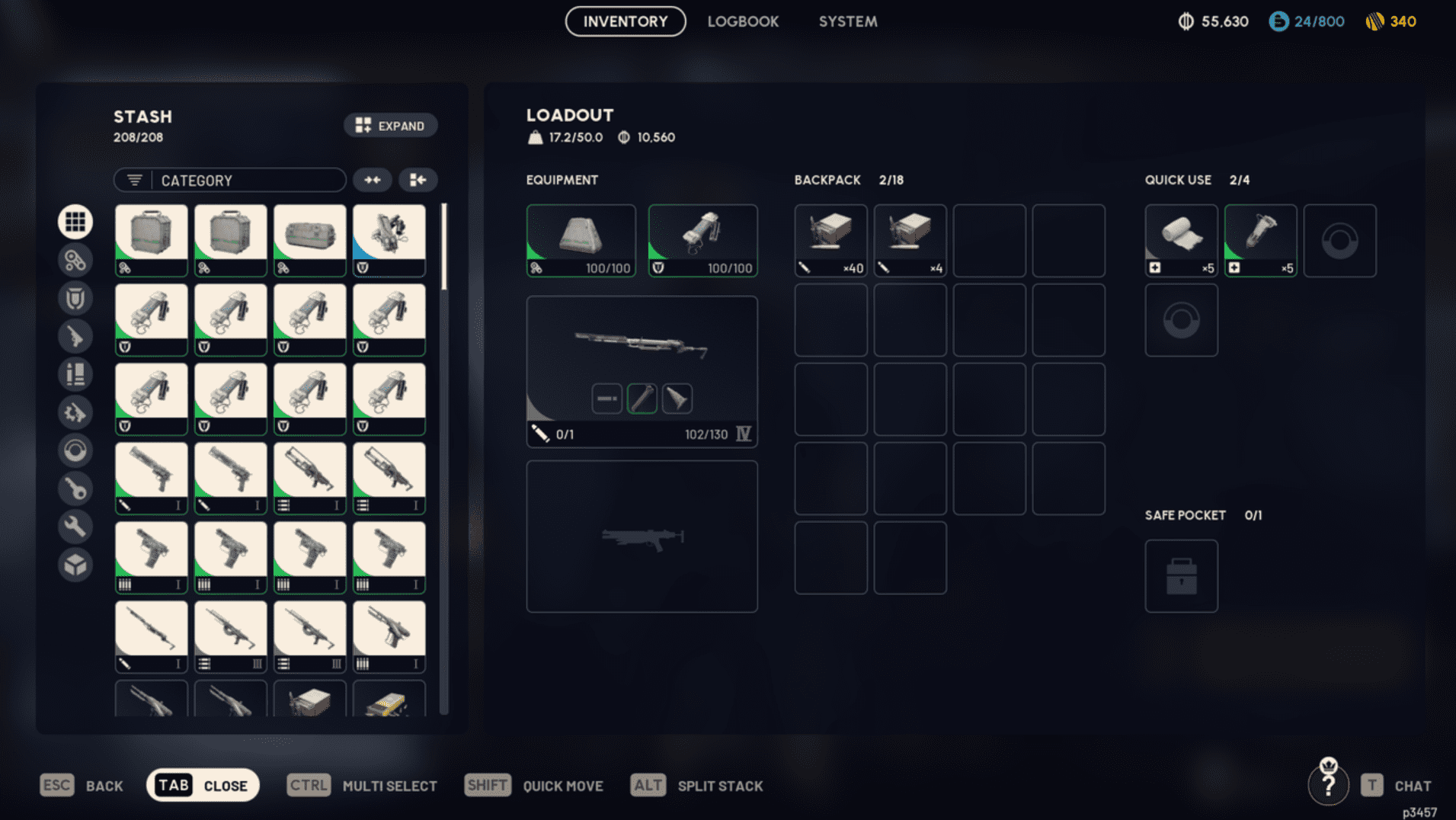Viewport: 1456px width, 820px height.
Task: Toggle the stimulant in the second Quick Use slot
Action: coord(1260,240)
